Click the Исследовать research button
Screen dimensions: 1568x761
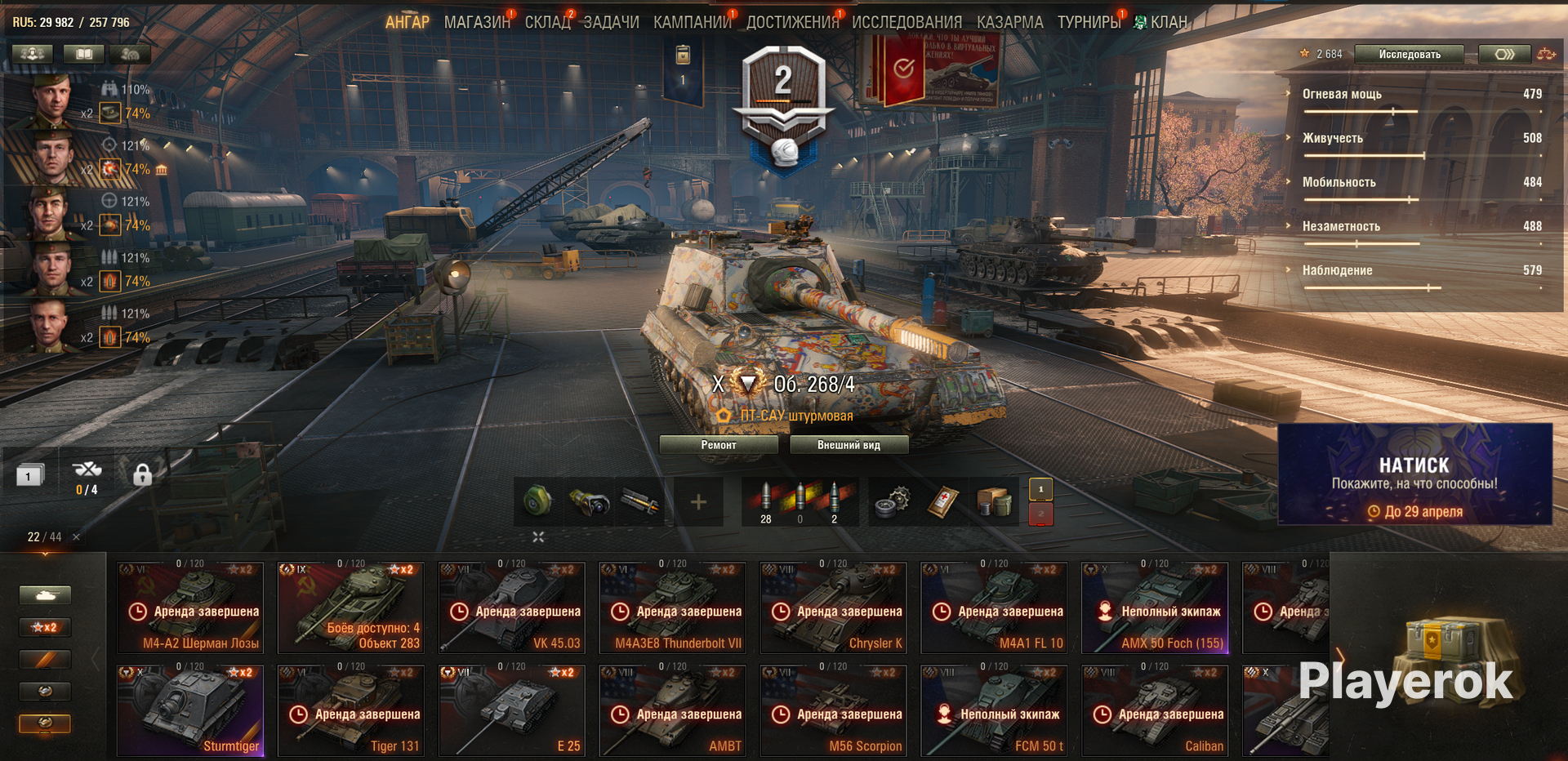[x=1410, y=55]
